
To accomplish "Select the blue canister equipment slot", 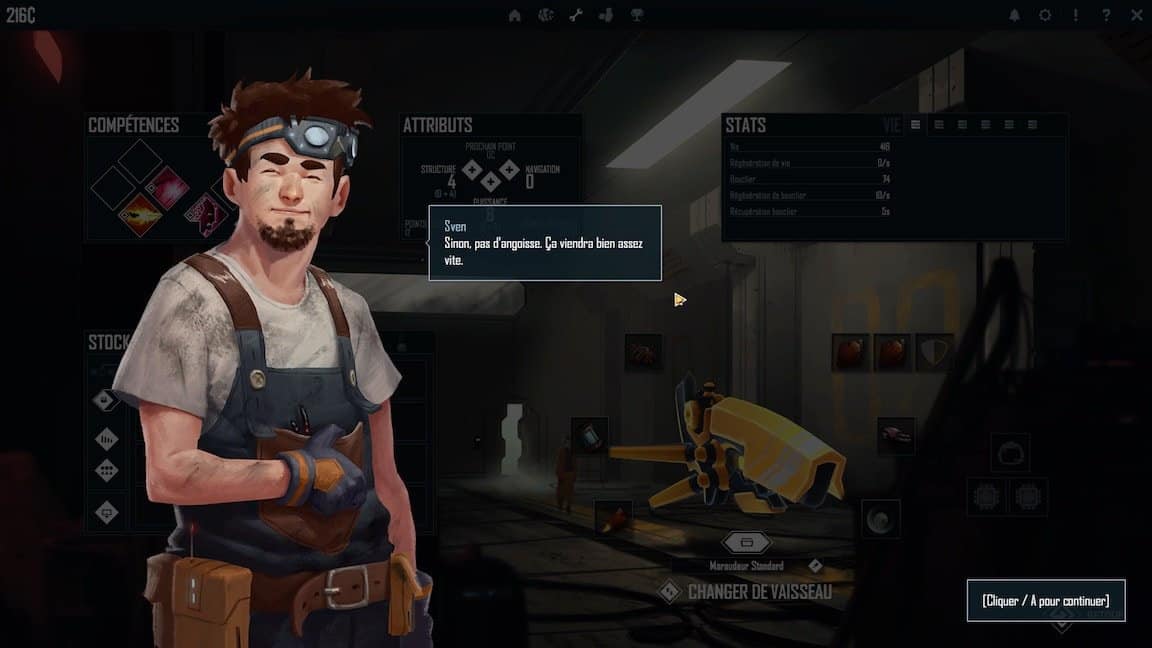I will pyautogui.click(x=590, y=435).
